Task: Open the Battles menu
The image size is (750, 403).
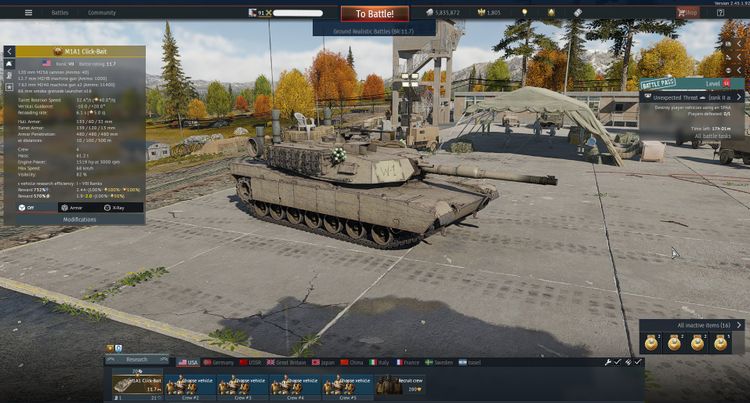Action: (60, 13)
